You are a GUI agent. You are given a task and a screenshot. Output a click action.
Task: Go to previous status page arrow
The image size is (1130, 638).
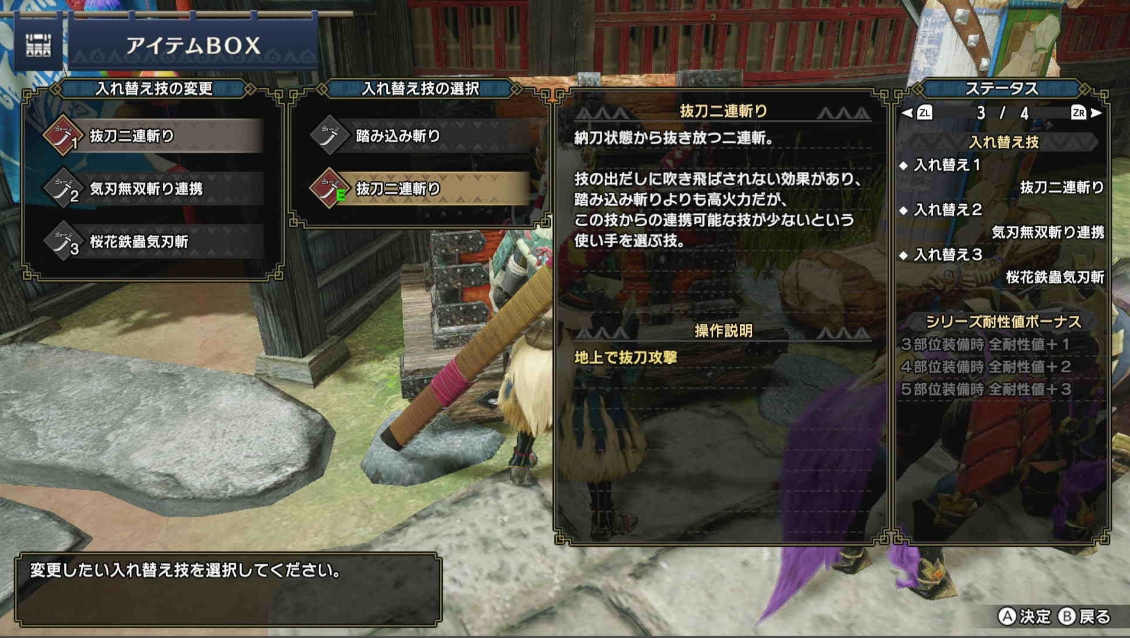907,113
